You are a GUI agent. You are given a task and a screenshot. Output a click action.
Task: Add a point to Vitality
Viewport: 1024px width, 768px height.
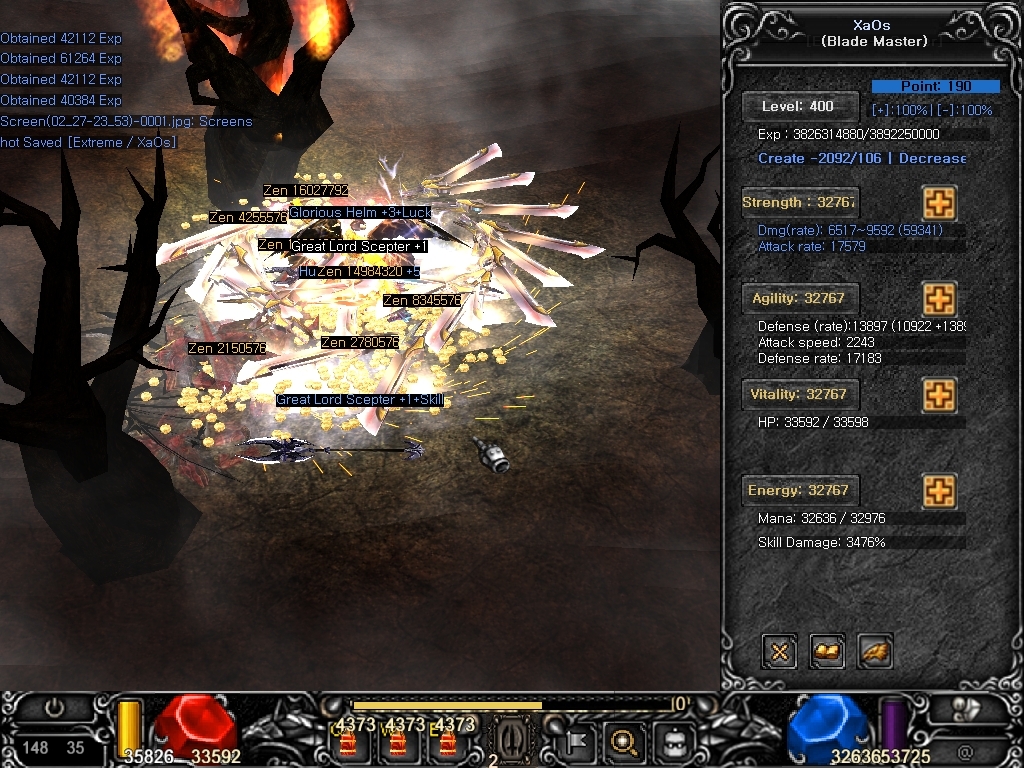[x=939, y=395]
